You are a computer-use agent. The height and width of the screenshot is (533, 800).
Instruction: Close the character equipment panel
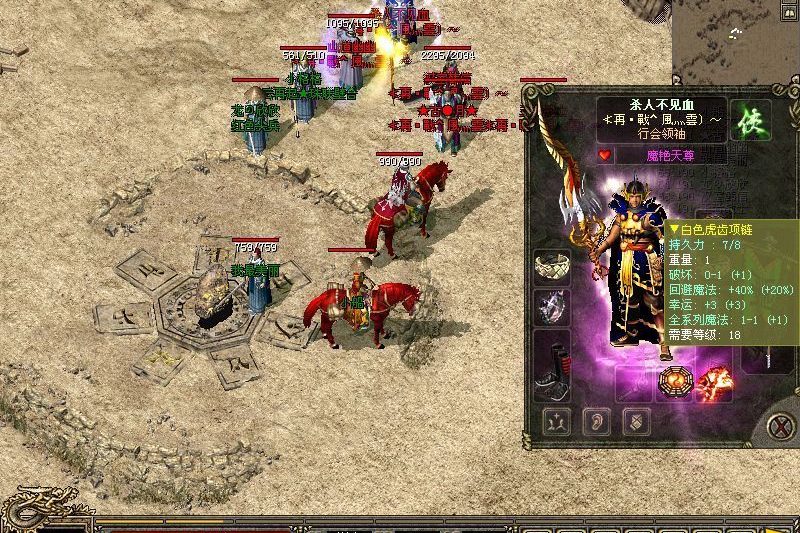coord(780,426)
